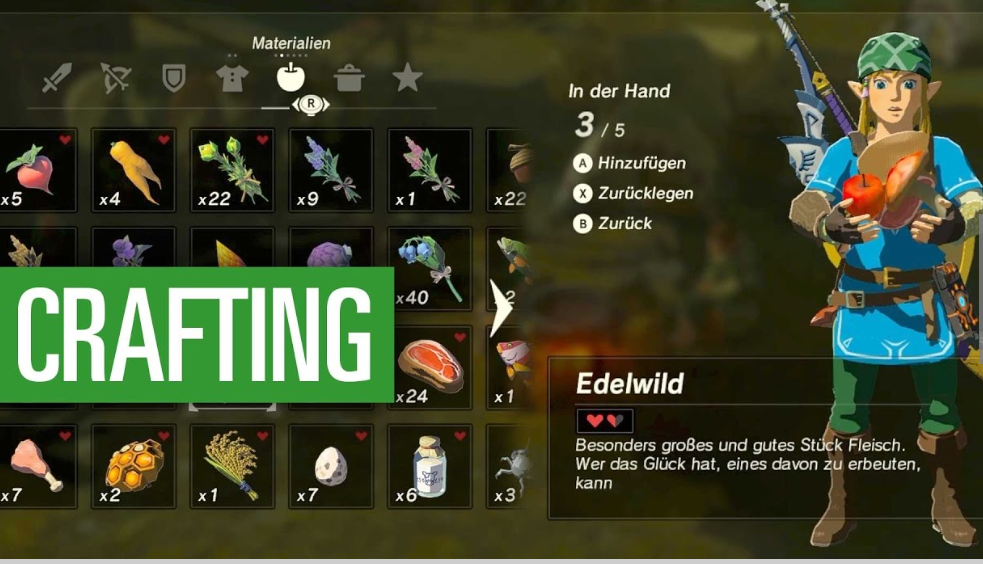This screenshot has width=983, height=564.
Task: Select the honeycomb slot x2
Action: pos(134,465)
